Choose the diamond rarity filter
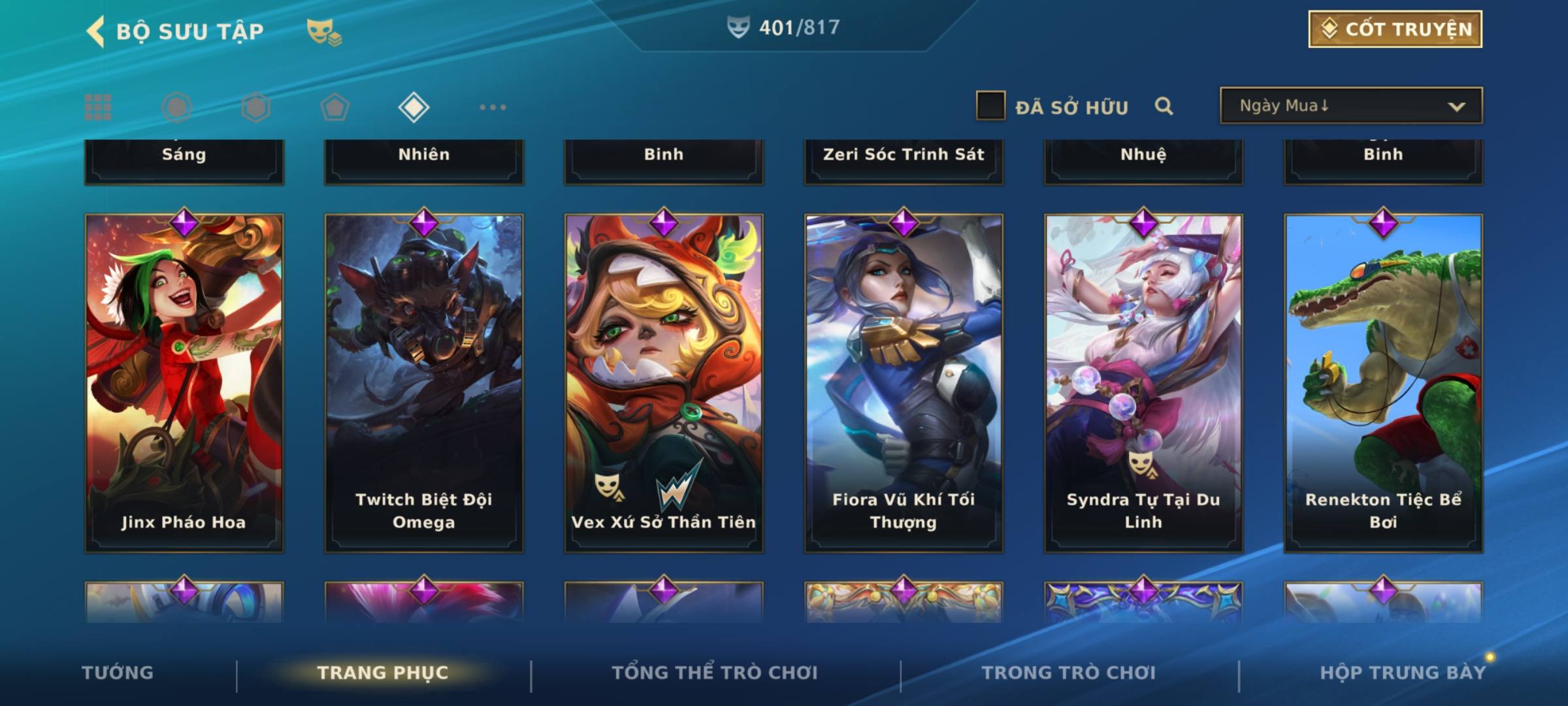The image size is (1568, 706). tap(414, 107)
